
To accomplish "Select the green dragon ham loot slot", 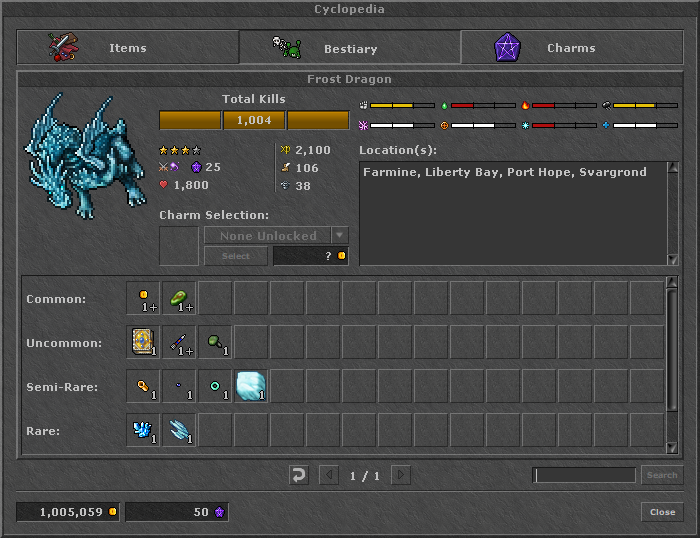I will click(x=180, y=298).
